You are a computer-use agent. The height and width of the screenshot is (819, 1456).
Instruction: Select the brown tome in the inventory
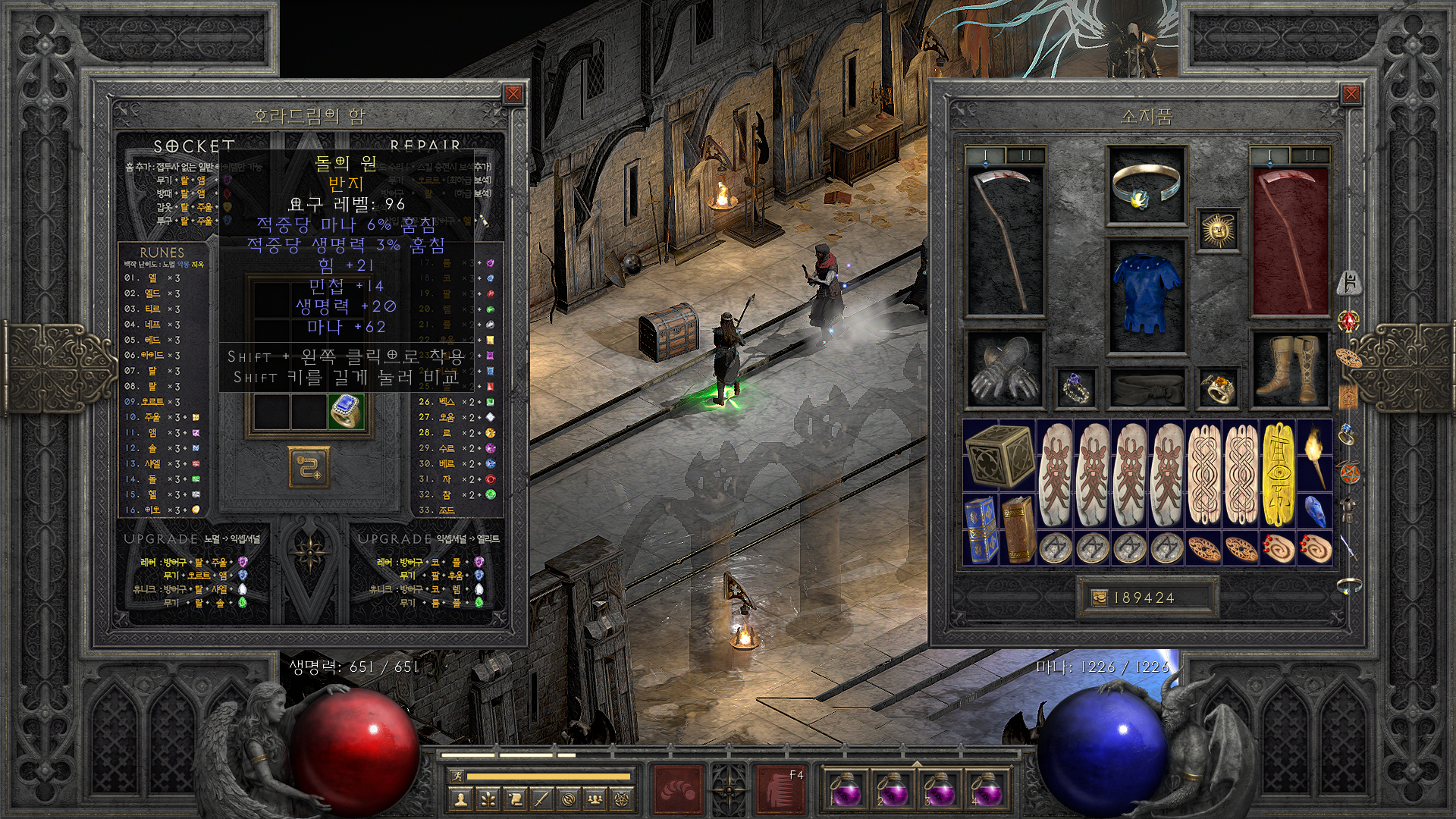(1017, 529)
